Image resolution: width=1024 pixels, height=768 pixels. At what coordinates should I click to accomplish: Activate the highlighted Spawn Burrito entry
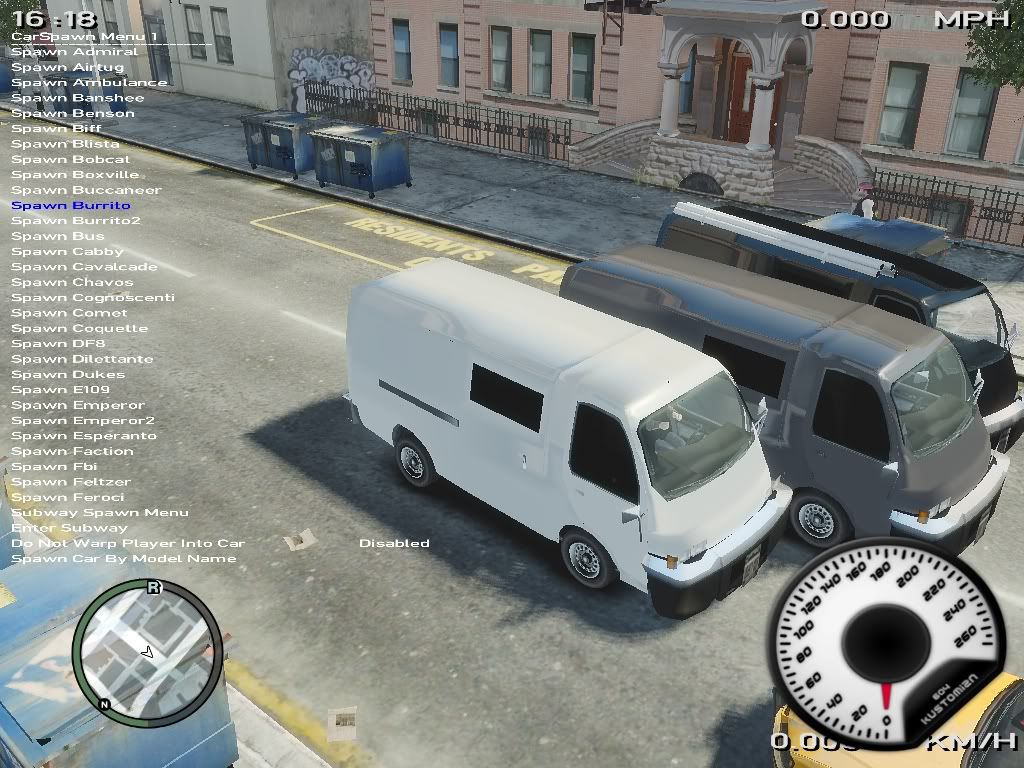(x=70, y=206)
